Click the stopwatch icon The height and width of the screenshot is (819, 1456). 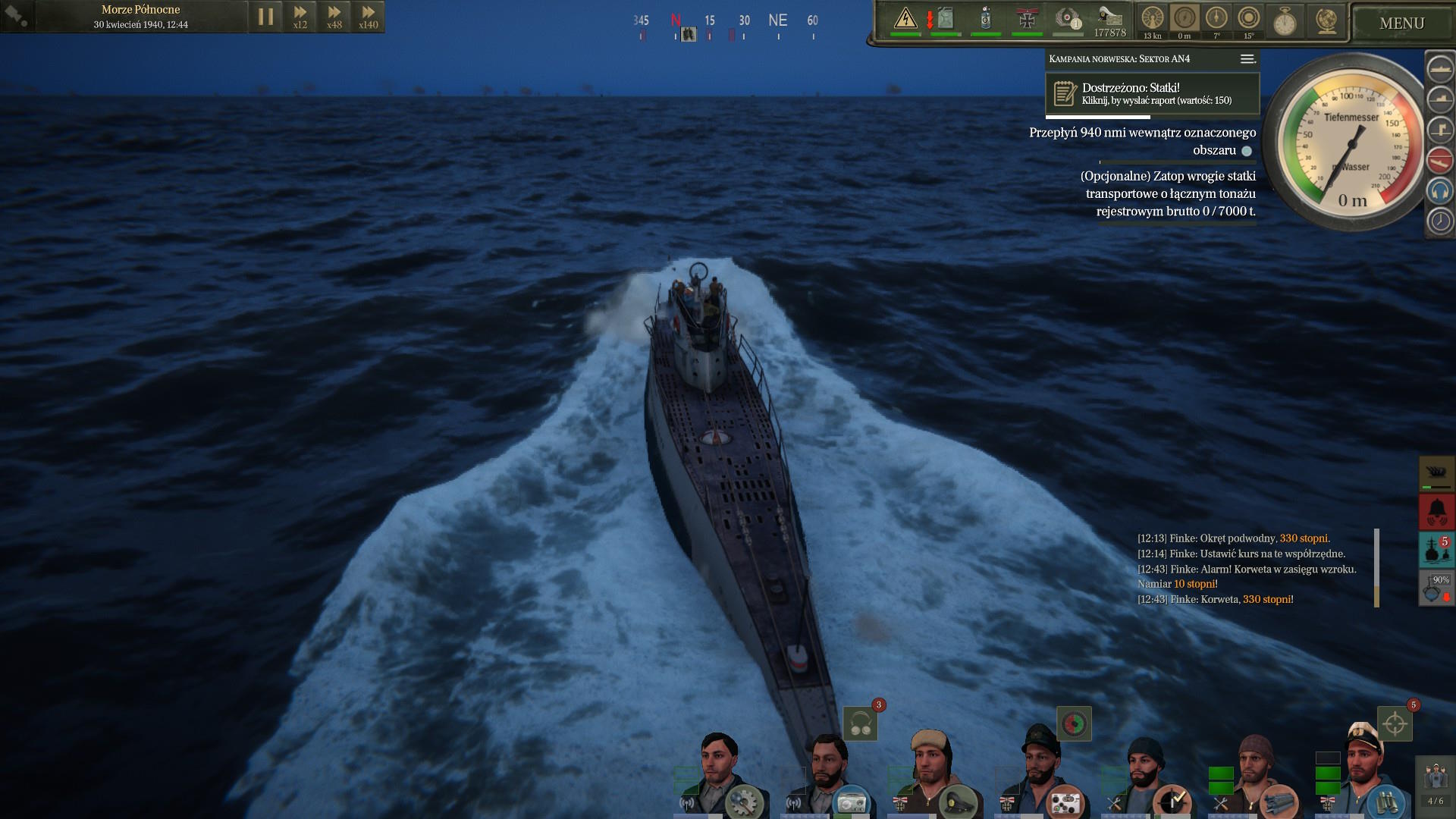coord(1284,21)
